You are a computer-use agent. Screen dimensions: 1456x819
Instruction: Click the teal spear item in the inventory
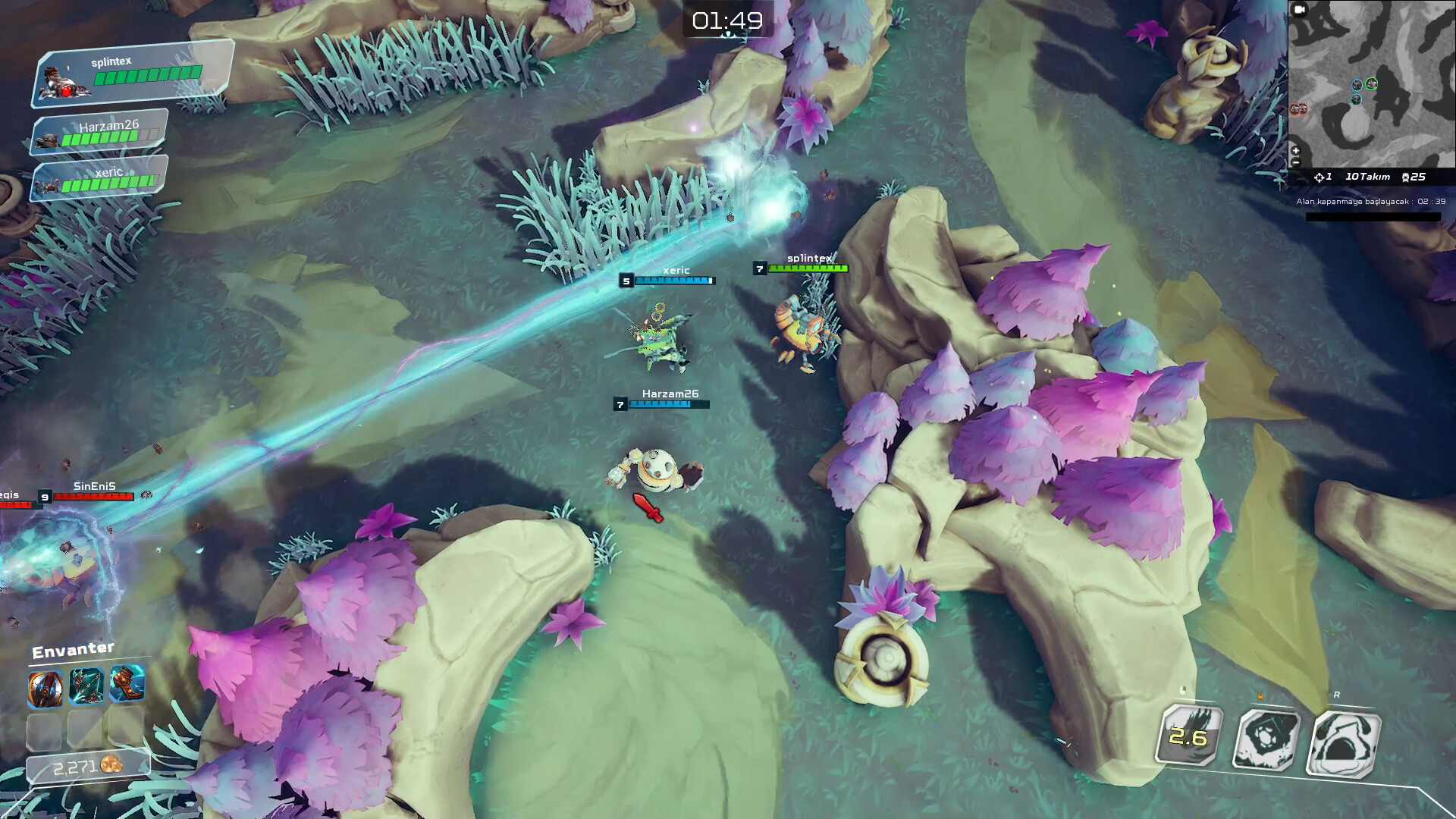tap(86, 686)
